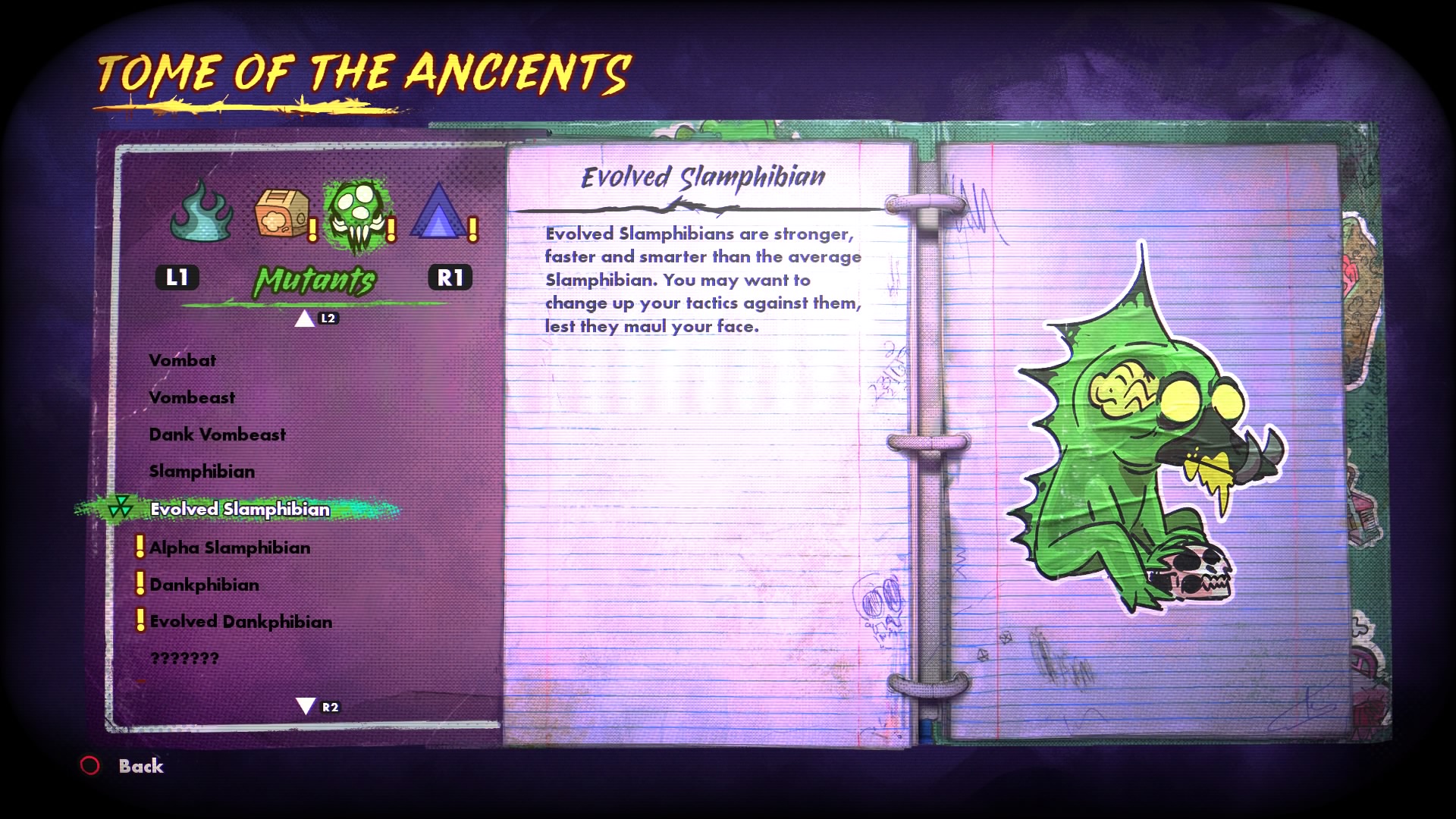Open the Vombeast entry
The width and height of the screenshot is (1456, 819).
click(192, 397)
